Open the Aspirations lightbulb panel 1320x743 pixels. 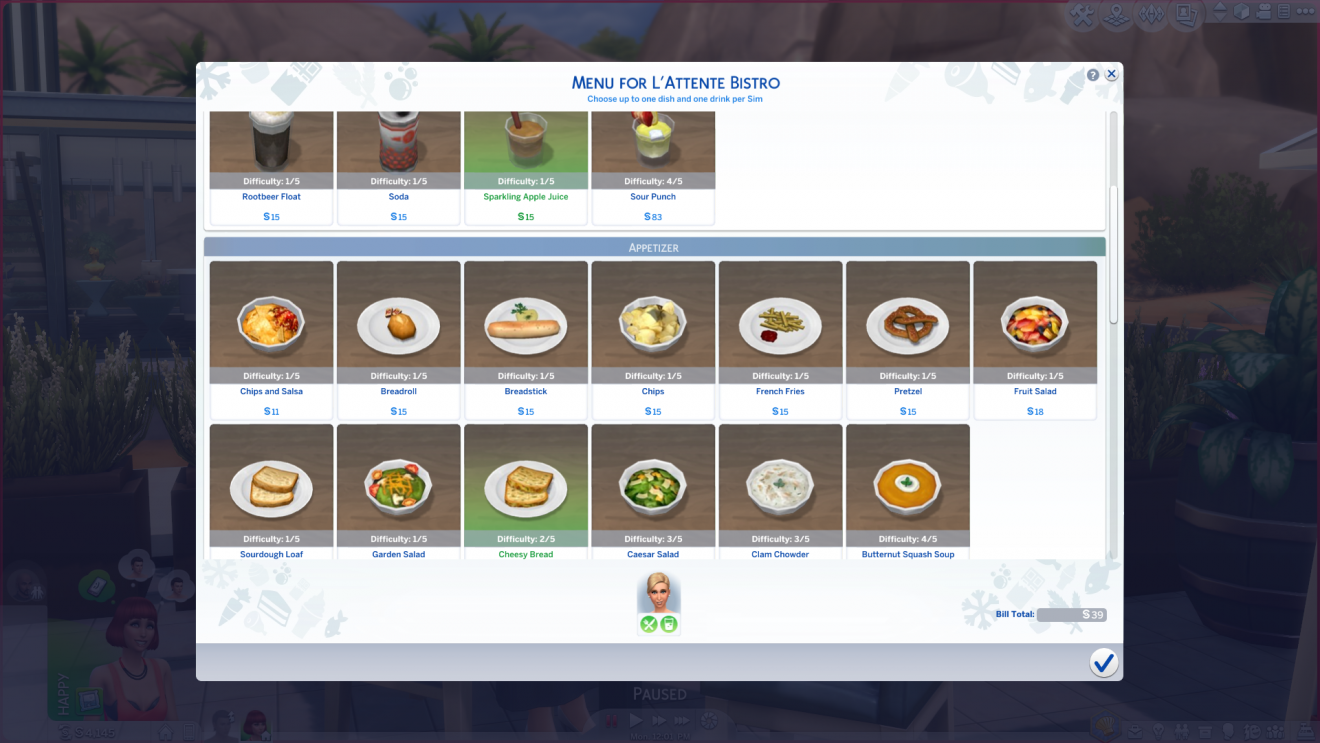[1159, 731]
